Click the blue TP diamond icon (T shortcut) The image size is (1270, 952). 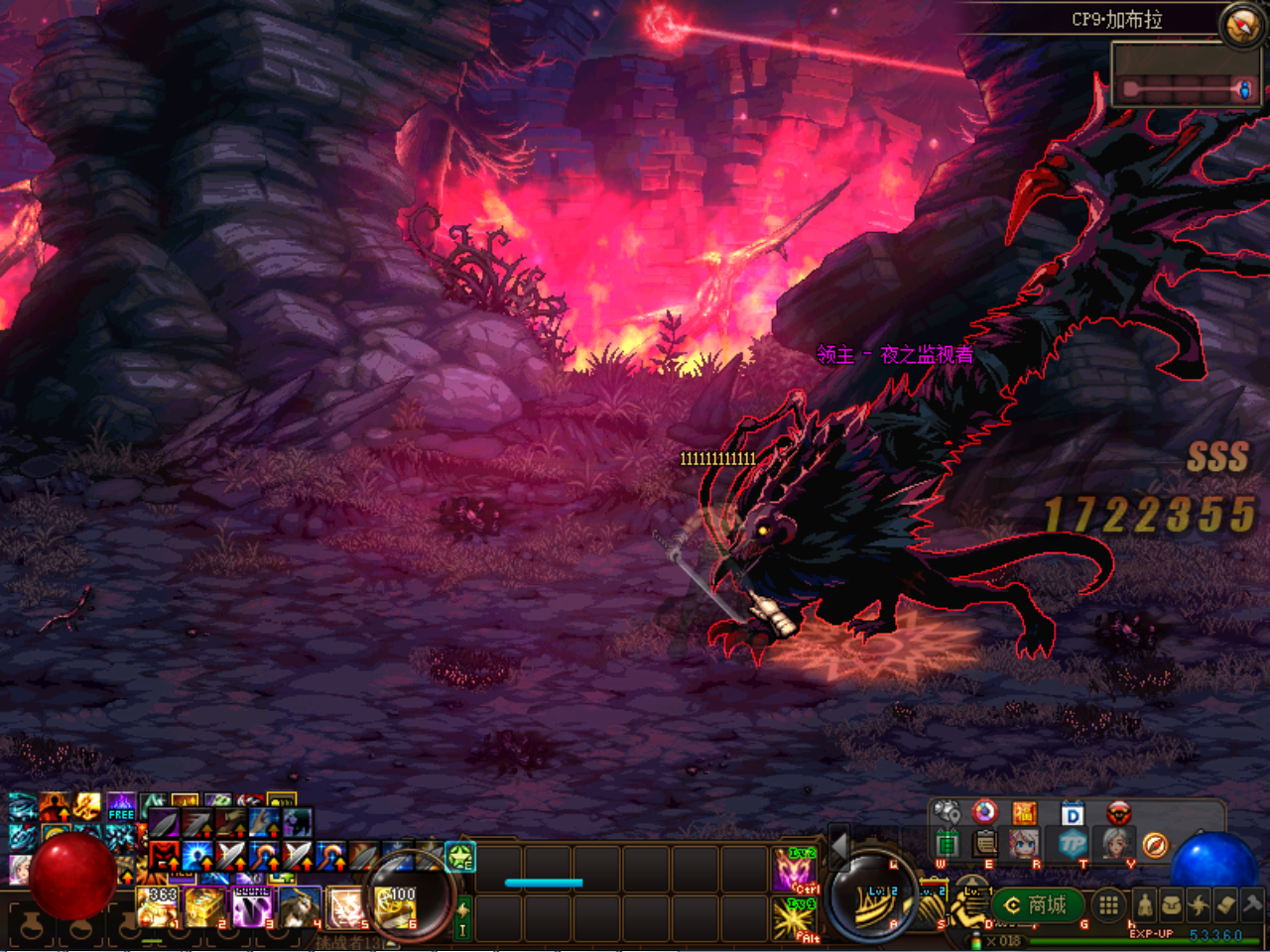click(1076, 845)
